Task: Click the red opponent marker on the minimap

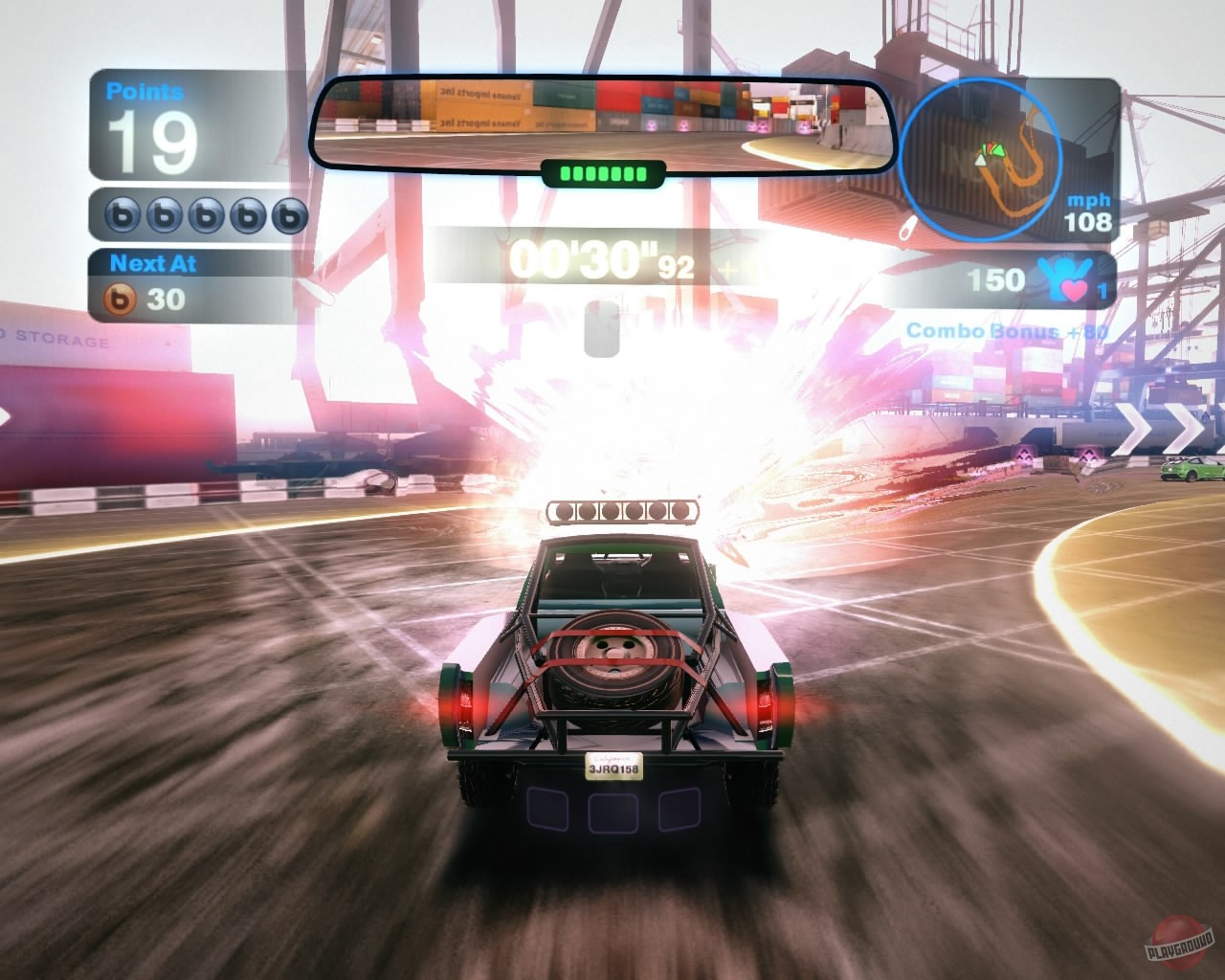Action: point(991,145)
